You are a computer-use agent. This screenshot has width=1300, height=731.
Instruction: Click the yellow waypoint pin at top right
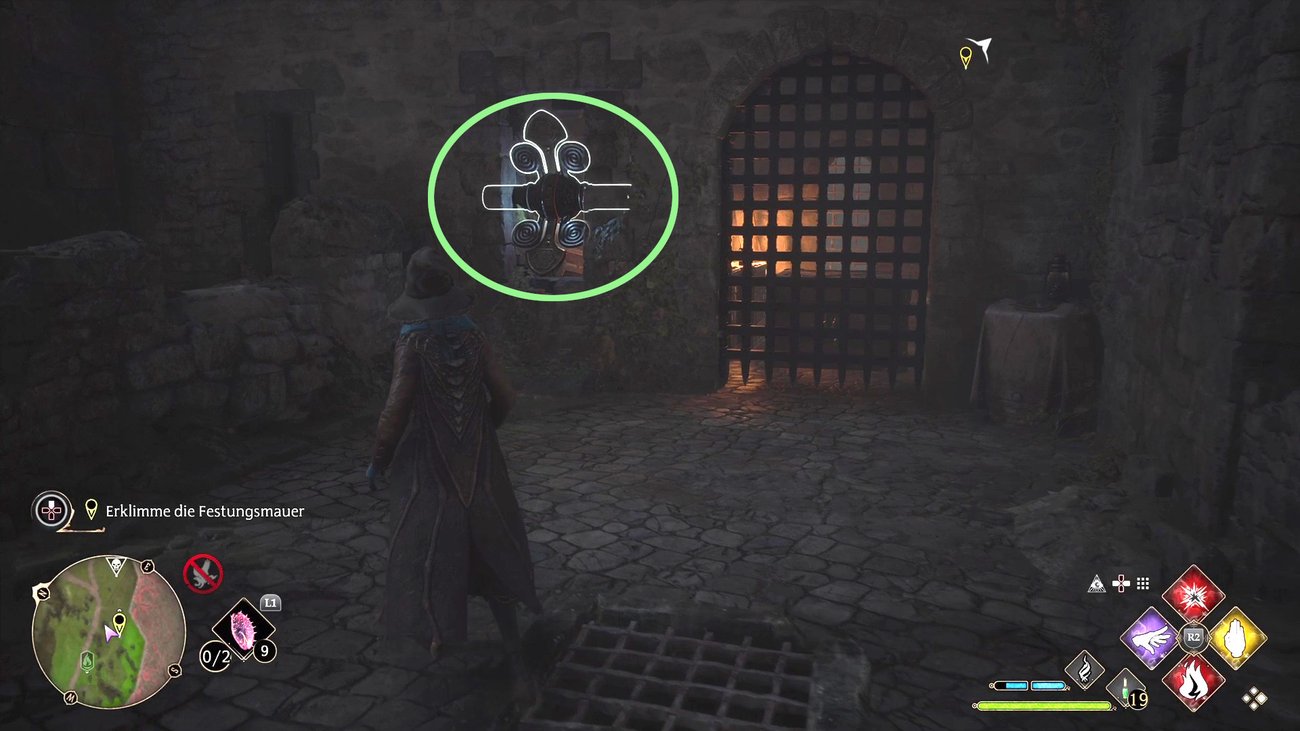(966, 57)
